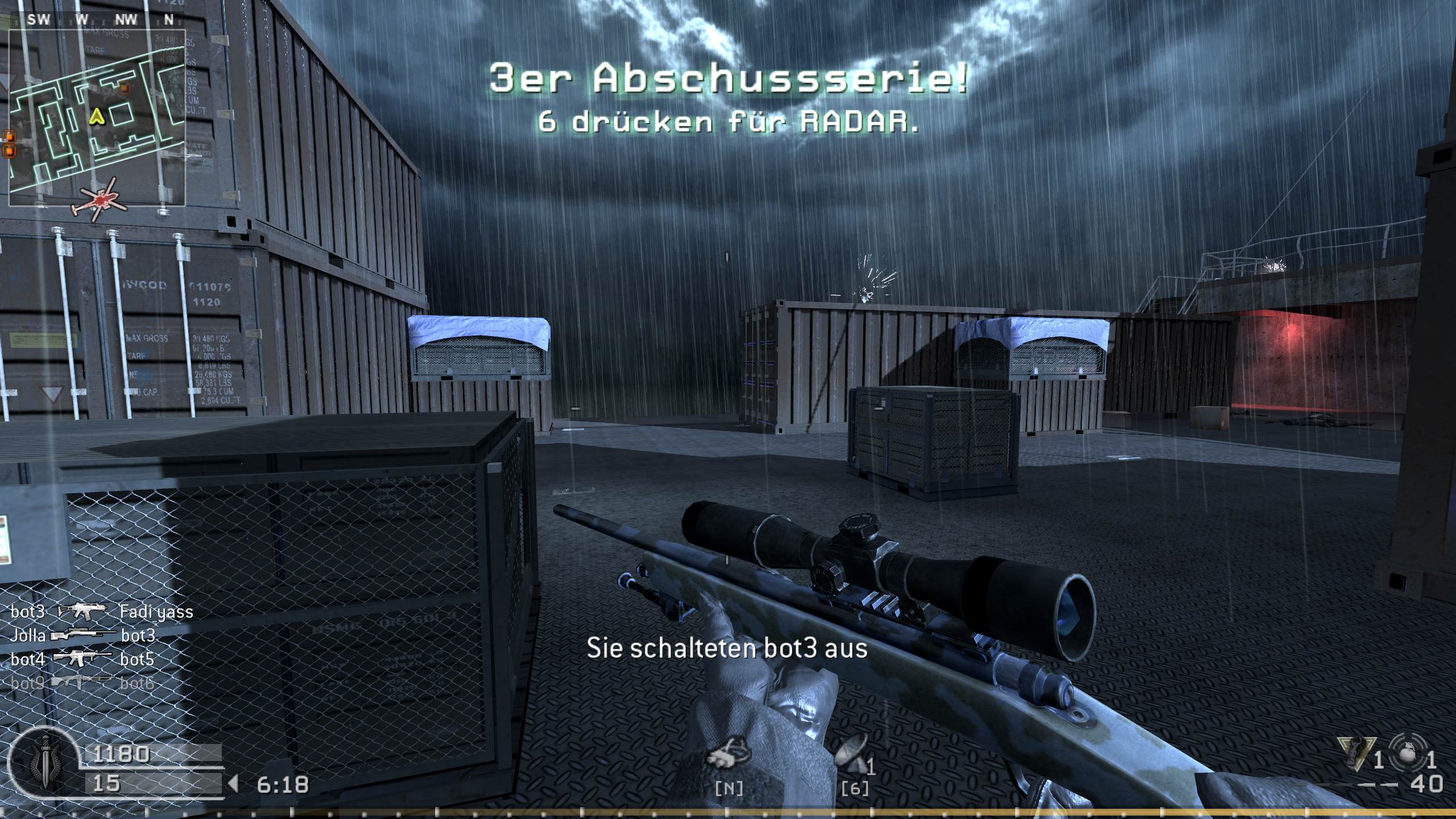Click the NW compass direction label
The image size is (1456, 819).
pos(126,20)
